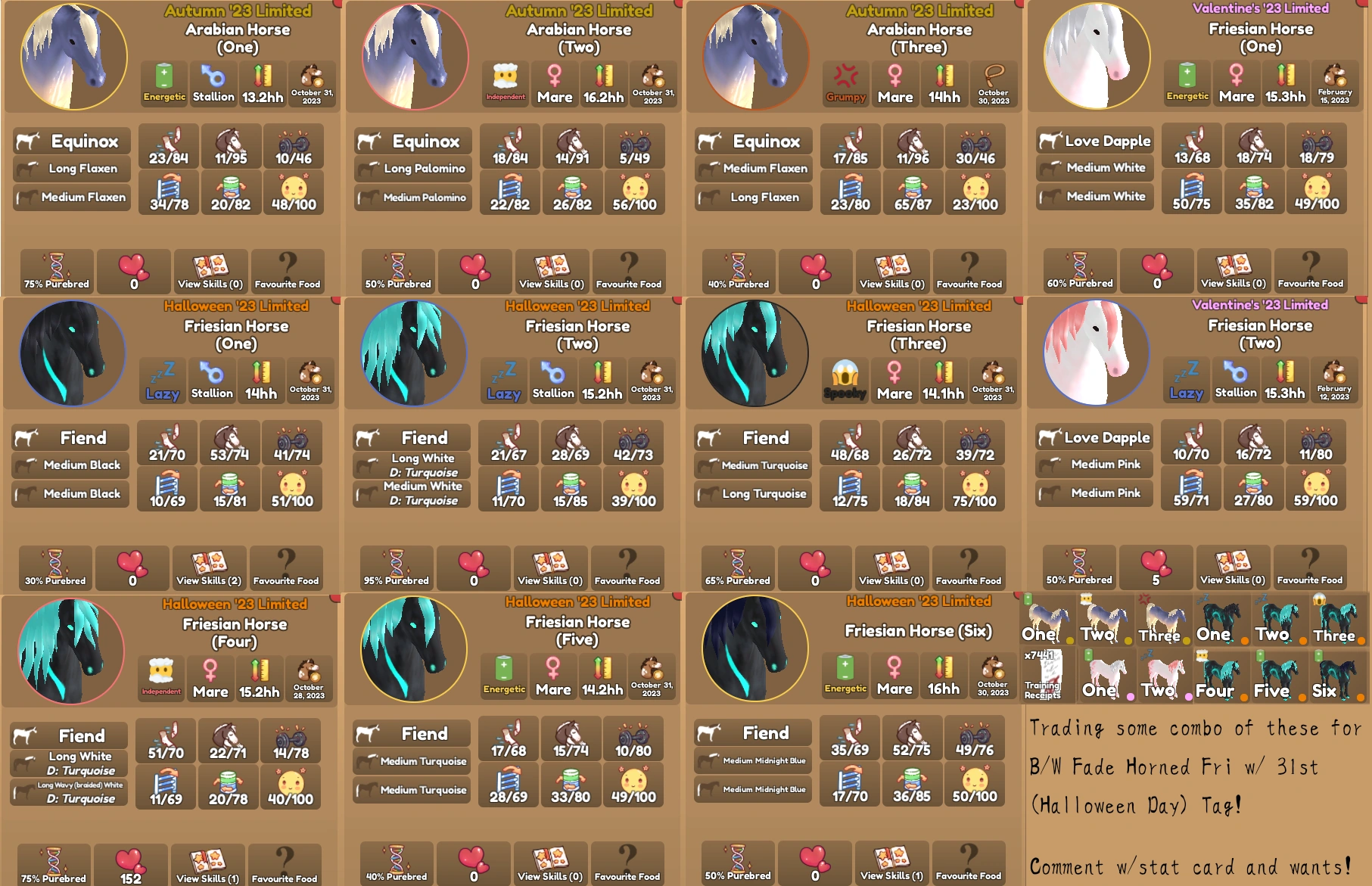Click the dumbbell strength icon on Friesian Five
The height and width of the screenshot is (886, 1372).
coord(633,738)
